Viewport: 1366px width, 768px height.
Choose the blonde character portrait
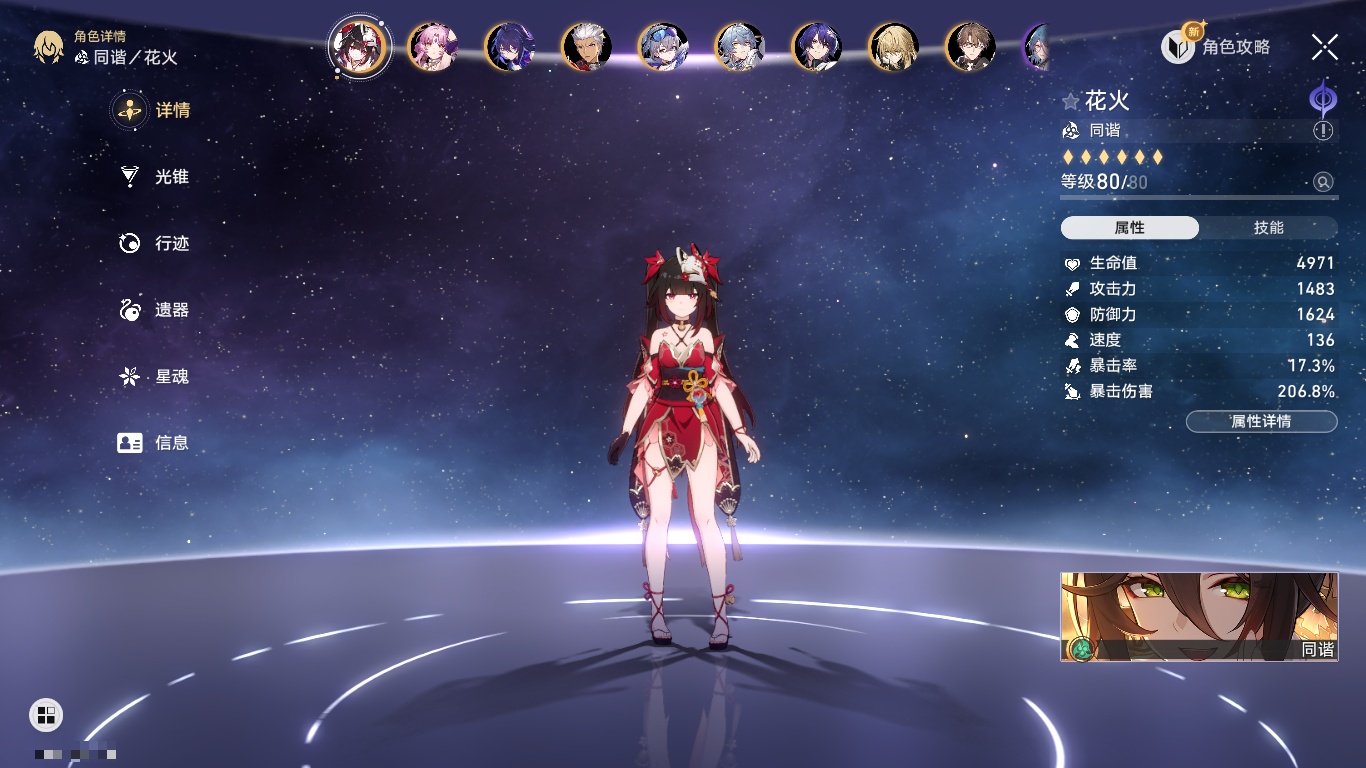click(x=893, y=47)
